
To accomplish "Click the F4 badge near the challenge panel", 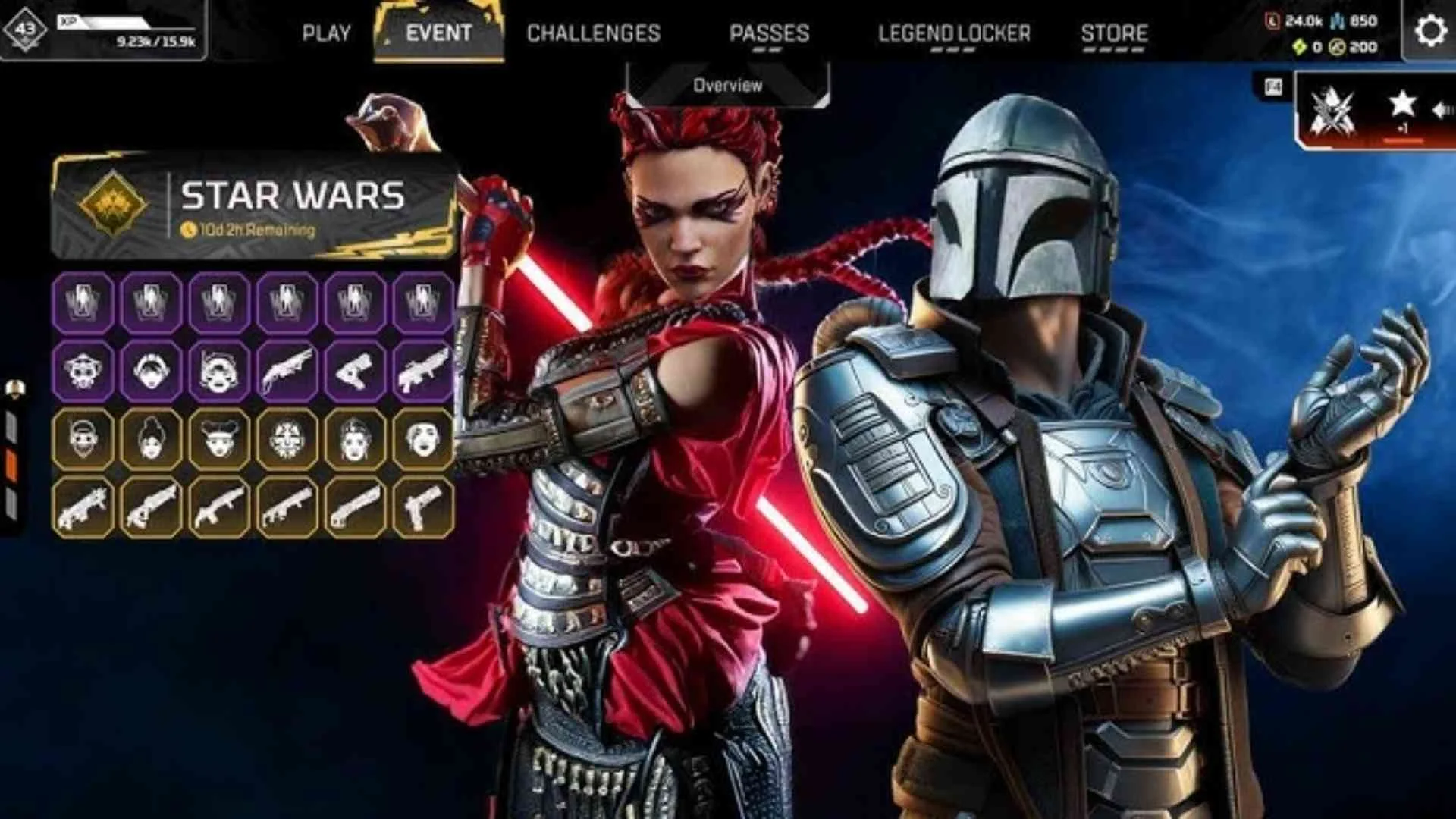I will click(x=1272, y=86).
